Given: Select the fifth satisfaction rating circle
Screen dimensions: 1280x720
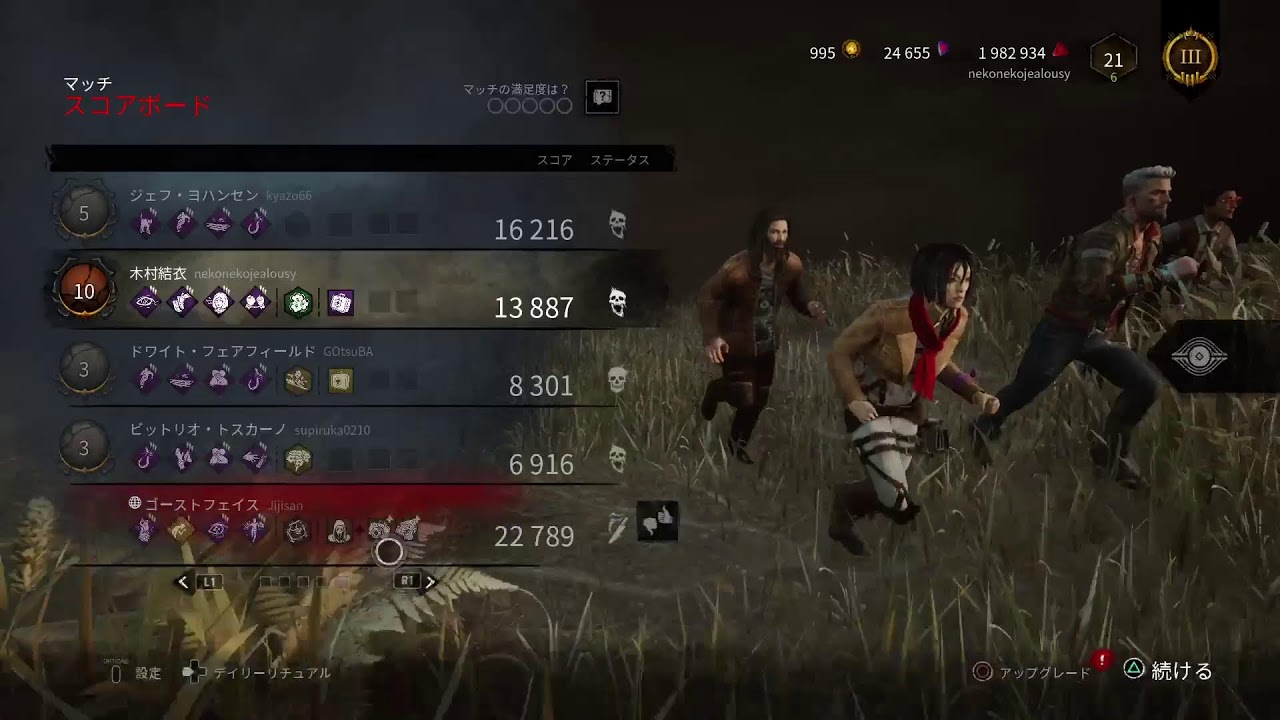Looking at the screenshot, I should [x=565, y=104].
